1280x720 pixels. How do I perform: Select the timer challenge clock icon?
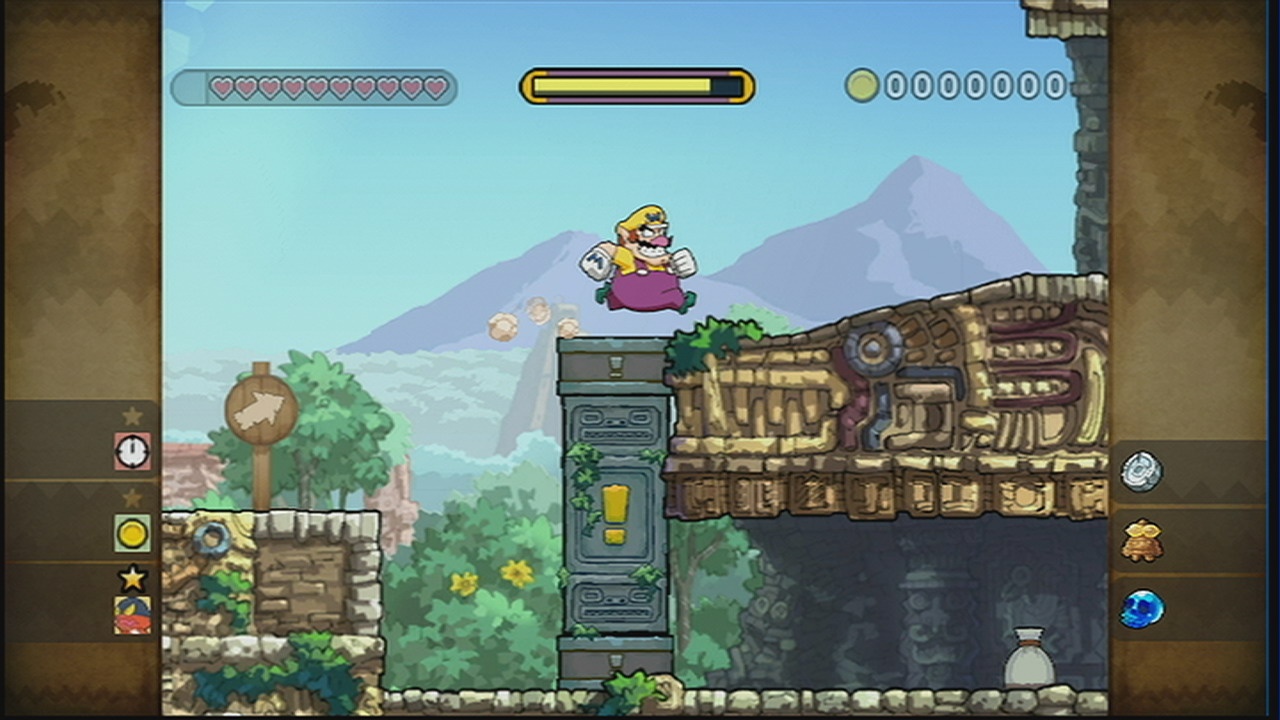(x=131, y=452)
